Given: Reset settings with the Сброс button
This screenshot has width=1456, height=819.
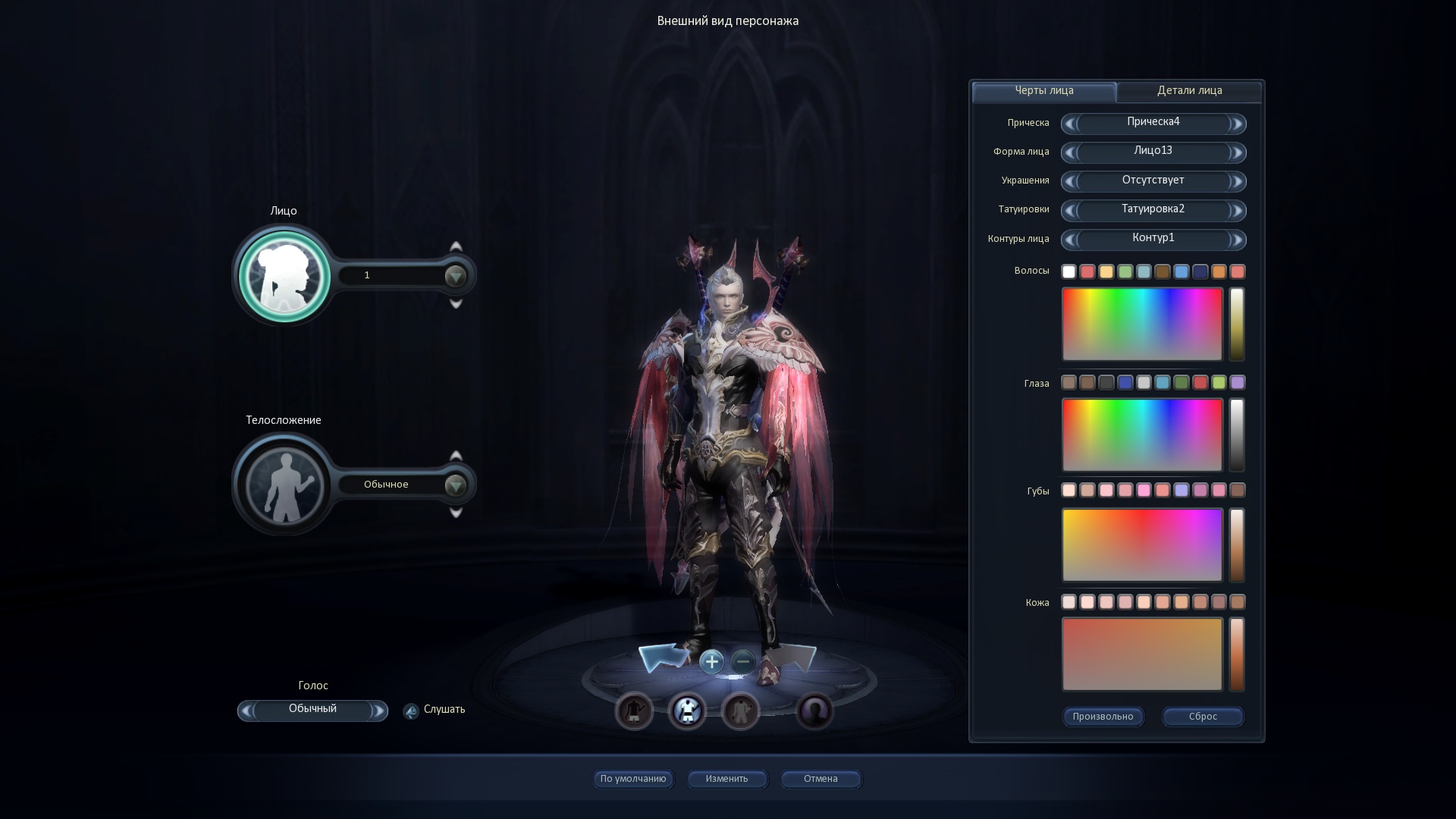Looking at the screenshot, I should (1203, 717).
